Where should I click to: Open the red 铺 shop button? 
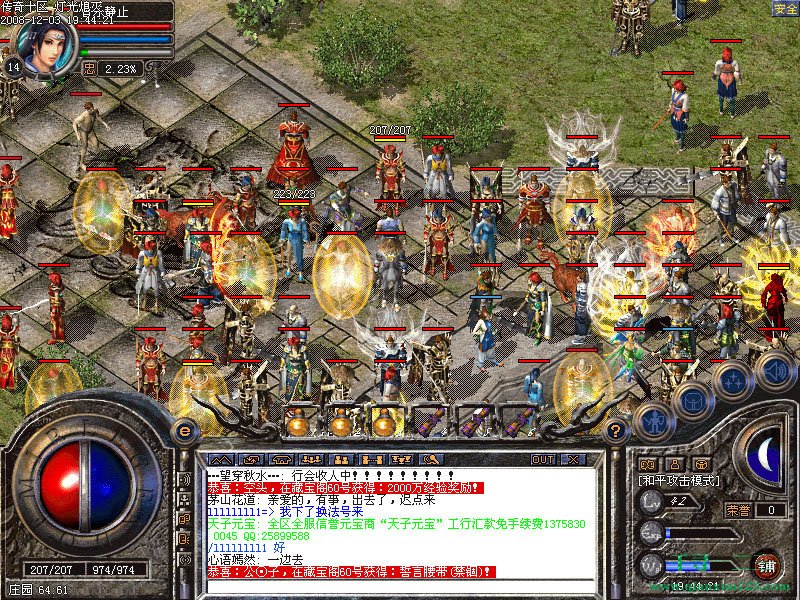click(767, 563)
